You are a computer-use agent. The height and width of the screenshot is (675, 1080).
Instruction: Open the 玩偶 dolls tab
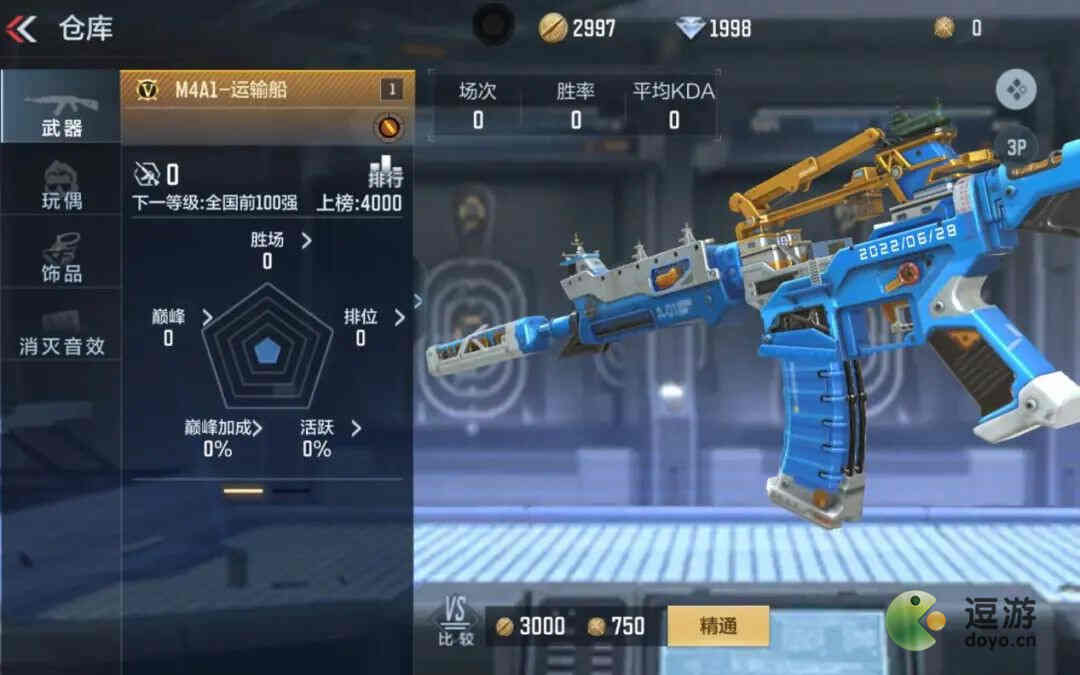tap(60, 185)
